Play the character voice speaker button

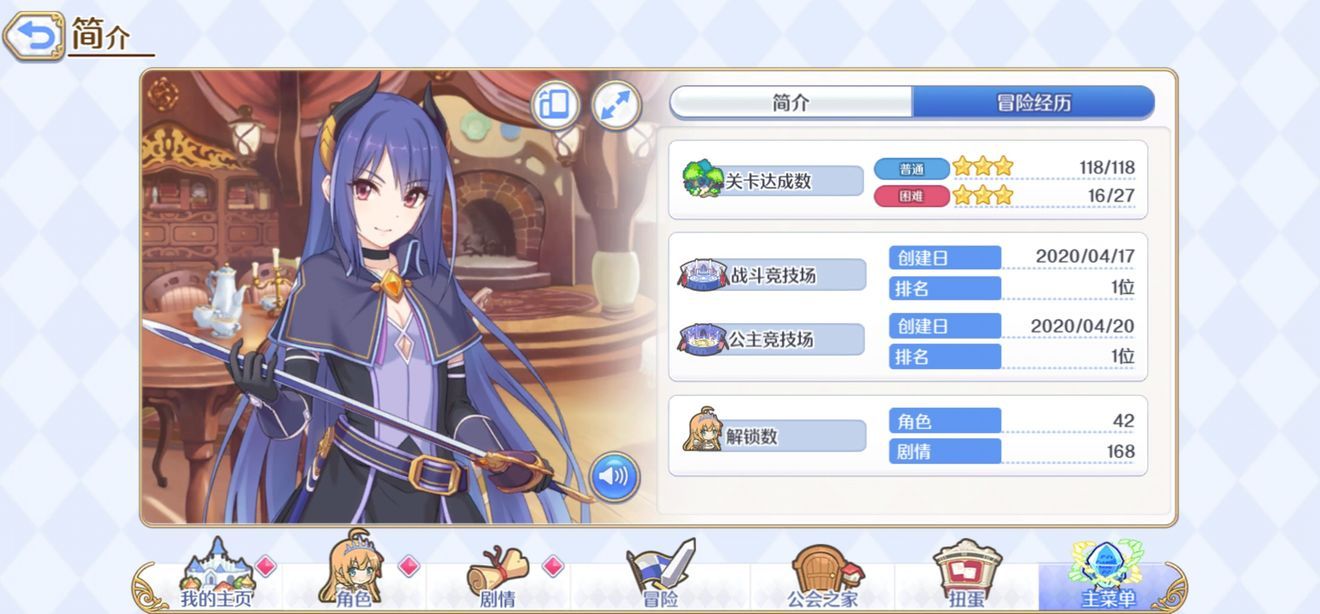(x=614, y=476)
